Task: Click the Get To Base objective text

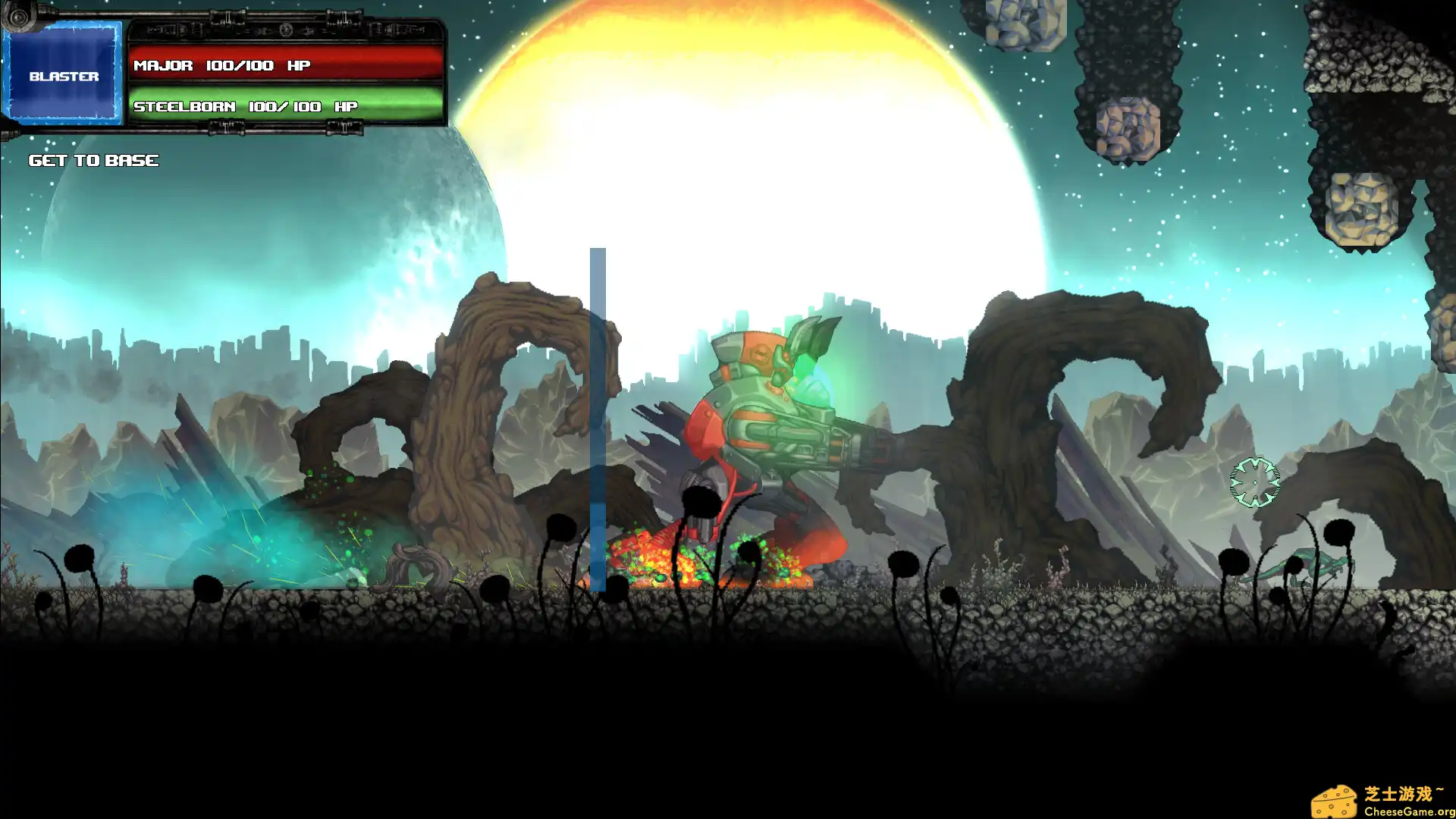Action: (93, 160)
